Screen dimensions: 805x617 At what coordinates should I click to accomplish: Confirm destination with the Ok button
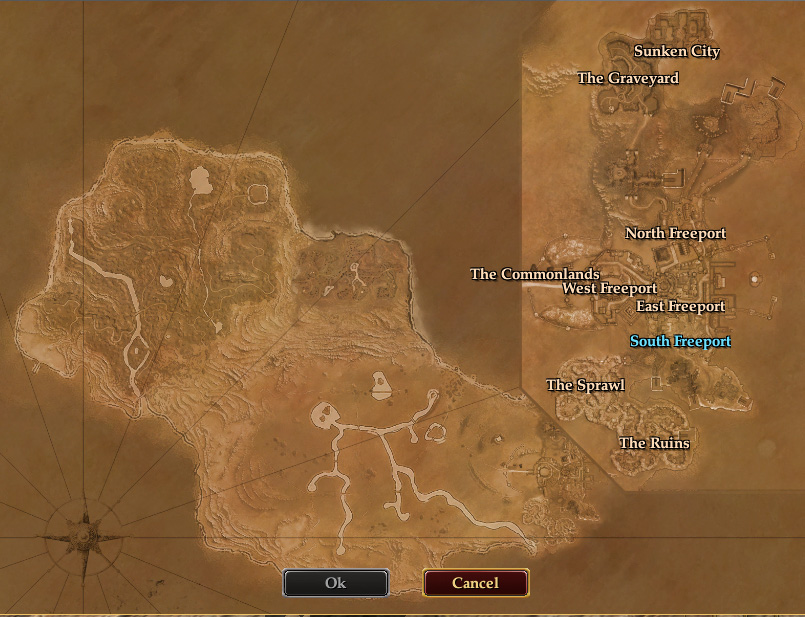(335, 583)
